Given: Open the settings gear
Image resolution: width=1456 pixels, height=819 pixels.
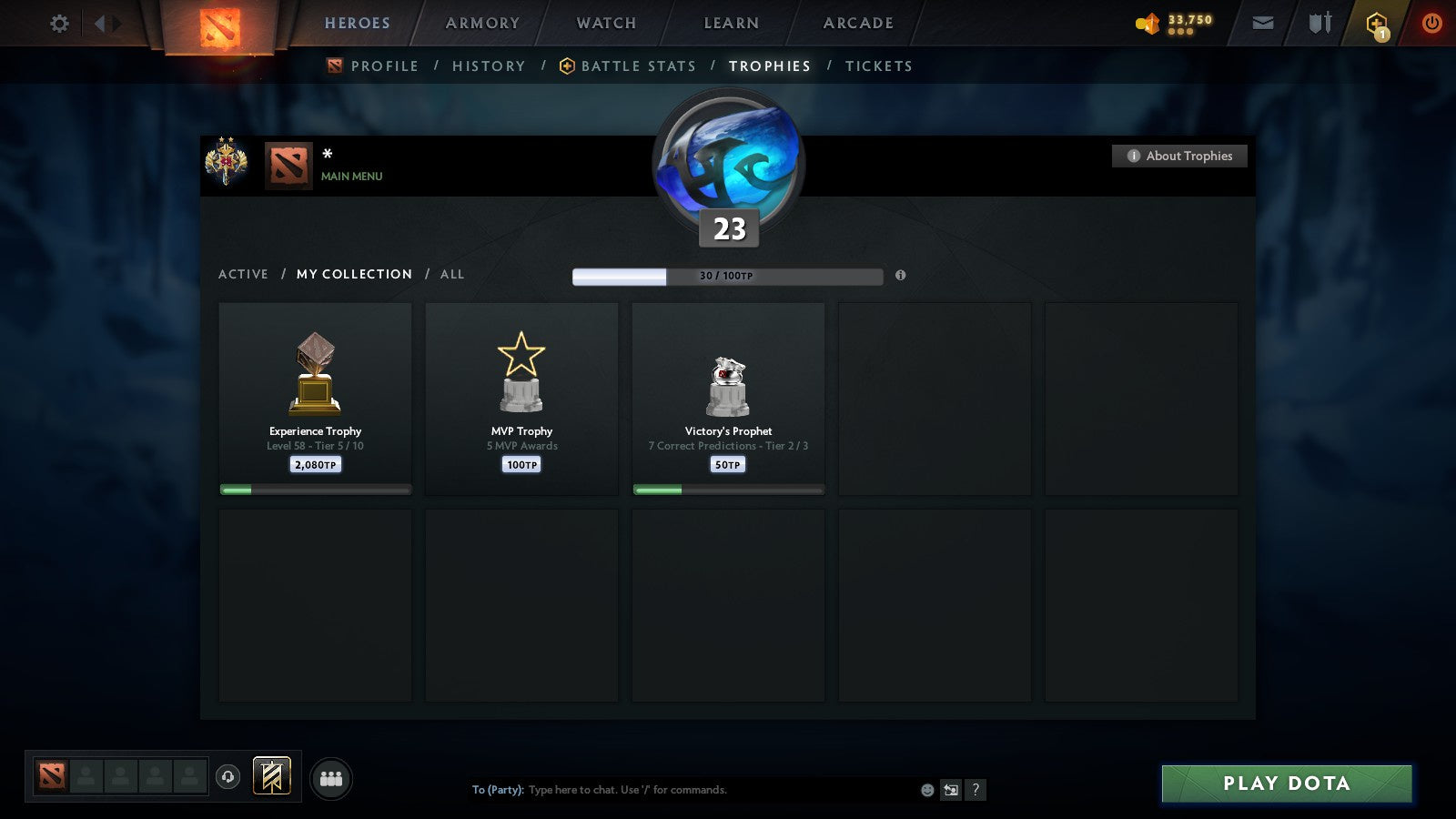Looking at the screenshot, I should [x=59, y=23].
